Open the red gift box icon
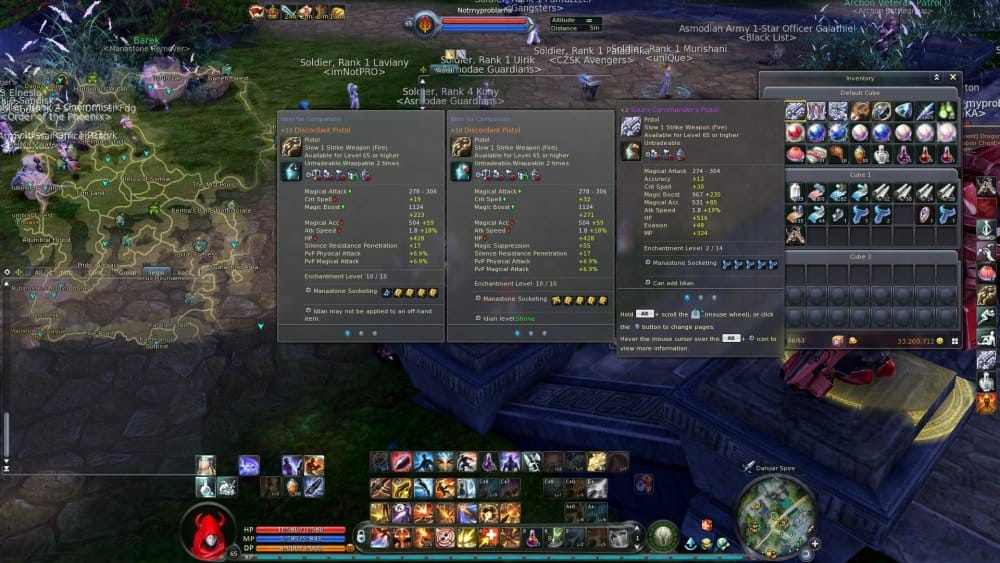The width and height of the screenshot is (1000, 563). pos(707,525)
